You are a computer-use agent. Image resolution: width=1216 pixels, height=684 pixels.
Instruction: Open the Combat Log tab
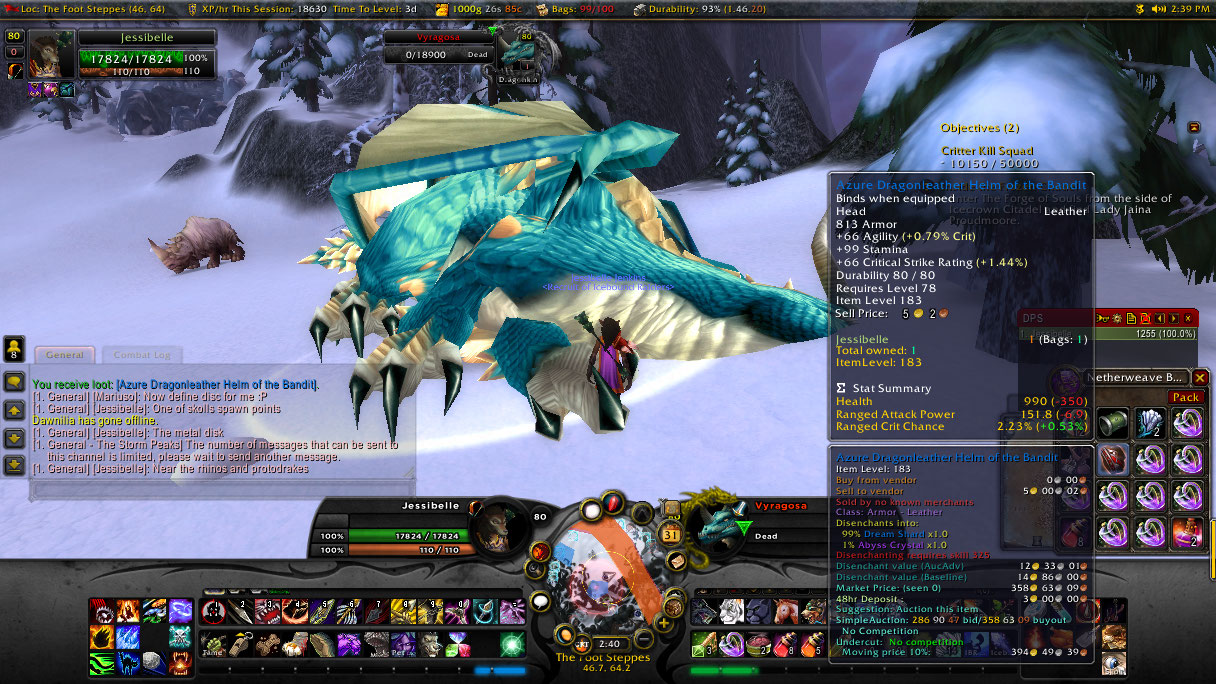point(141,355)
